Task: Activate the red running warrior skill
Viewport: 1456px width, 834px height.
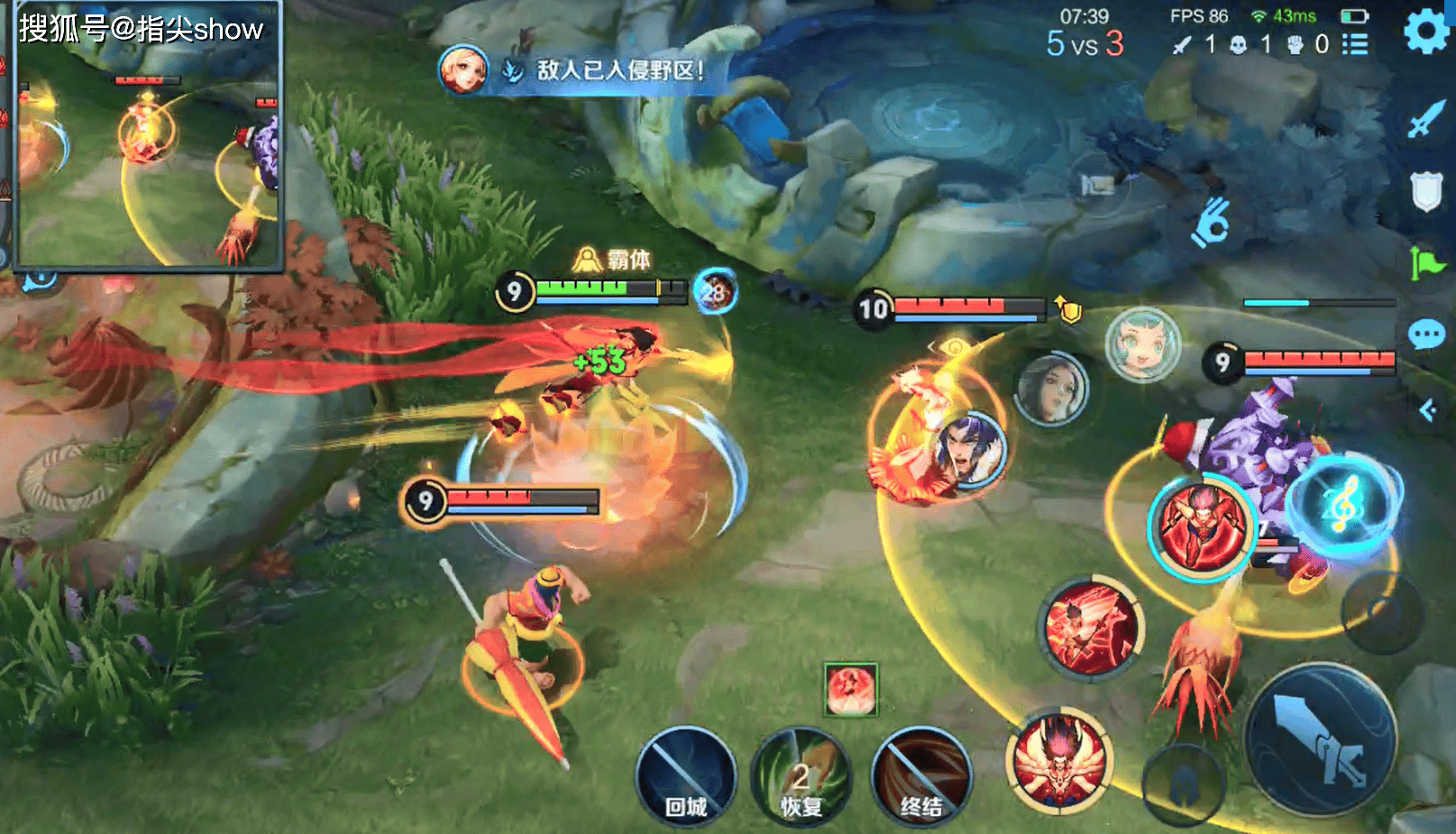Action: click(x=1202, y=527)
